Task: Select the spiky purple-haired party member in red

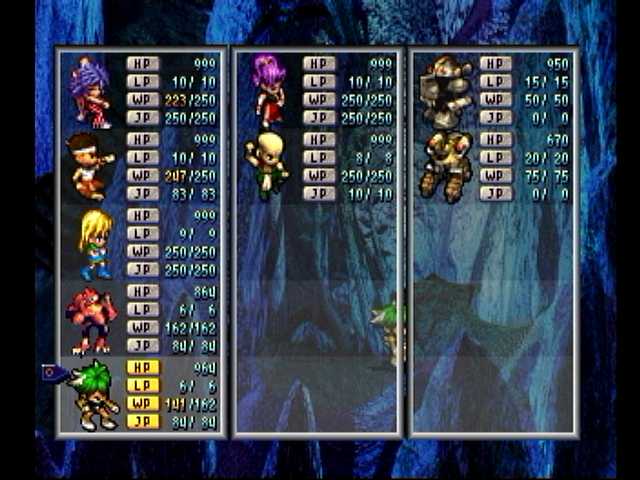Action: click(90, 92)
